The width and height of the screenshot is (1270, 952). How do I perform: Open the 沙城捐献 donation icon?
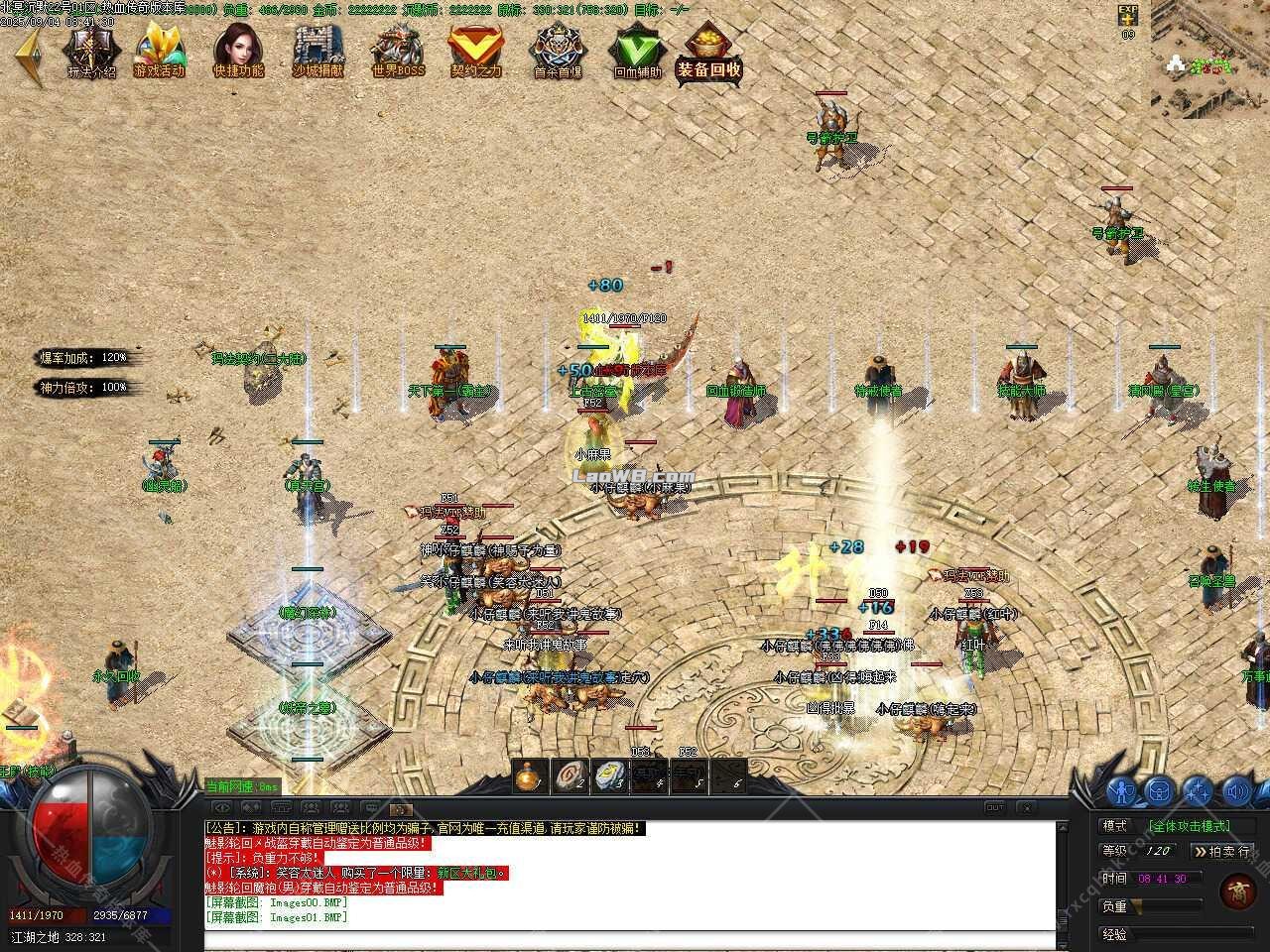point(317,50)
